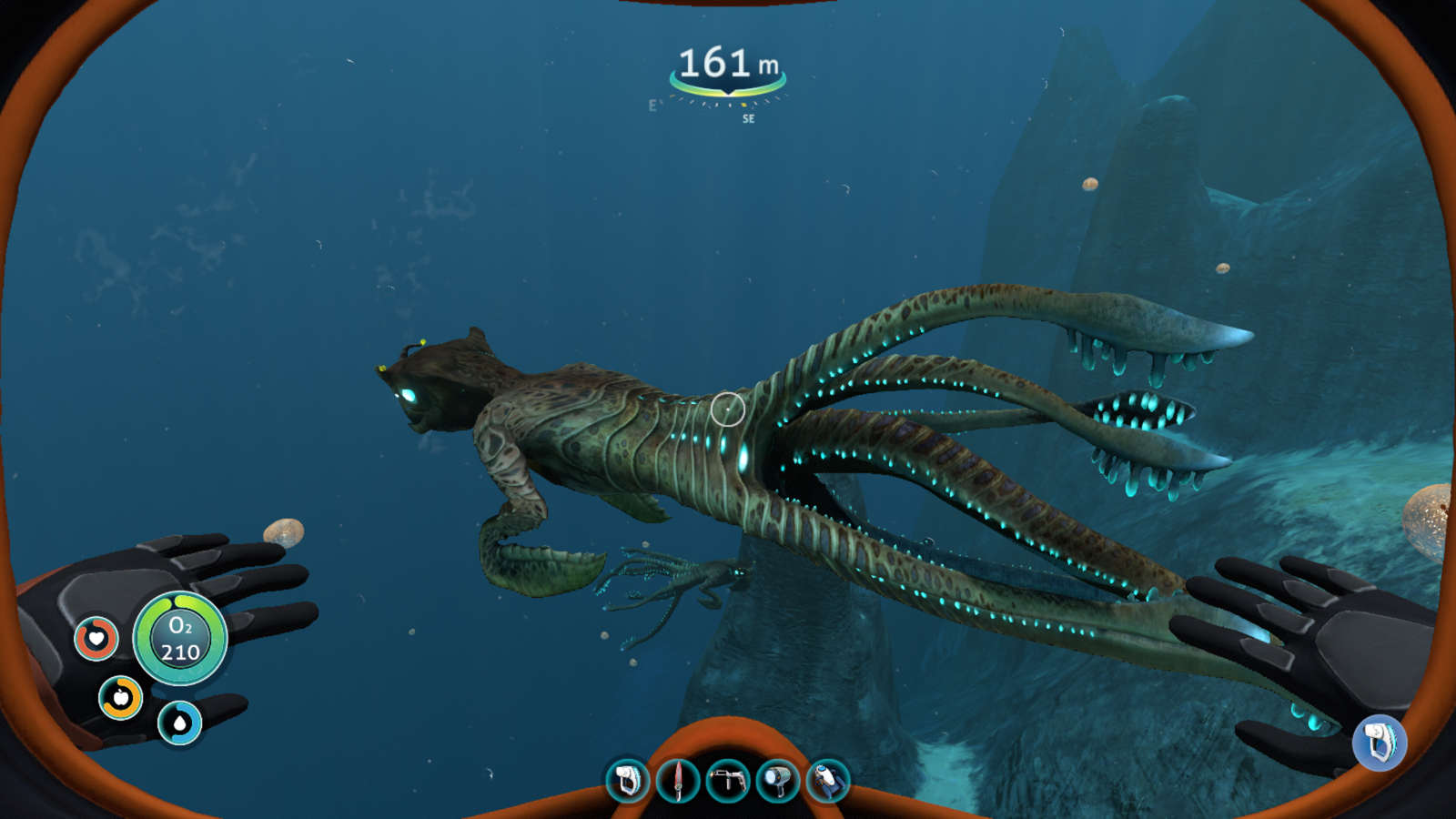Click the blue scan-available scanner indicator
1456x819 pixels.
point(1380,743)
